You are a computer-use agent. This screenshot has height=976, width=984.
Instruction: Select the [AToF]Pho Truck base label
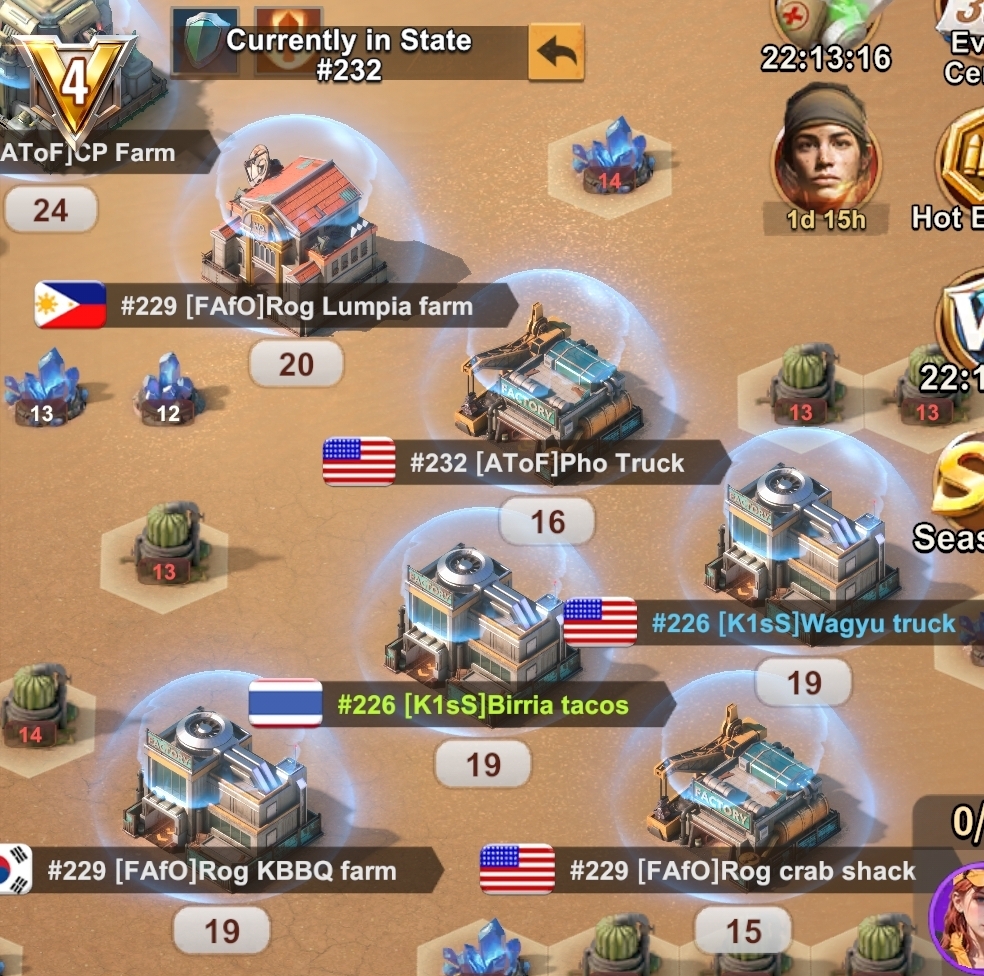(x=546, y=463)
